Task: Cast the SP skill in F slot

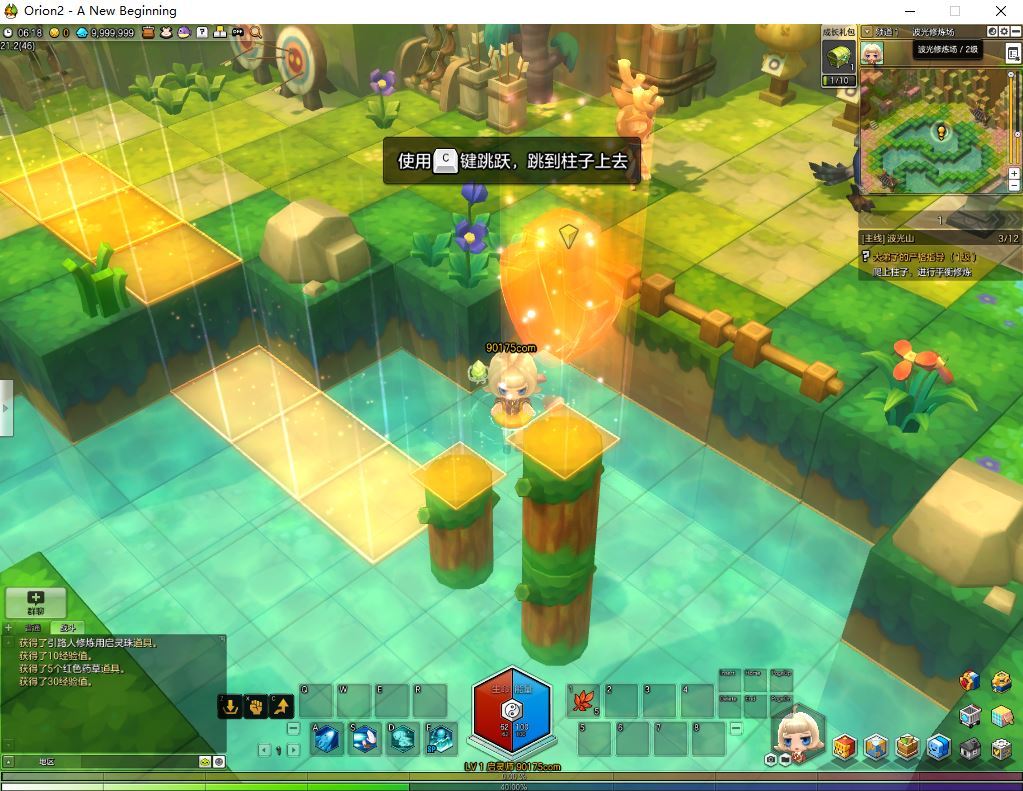Action: [440, 739]
